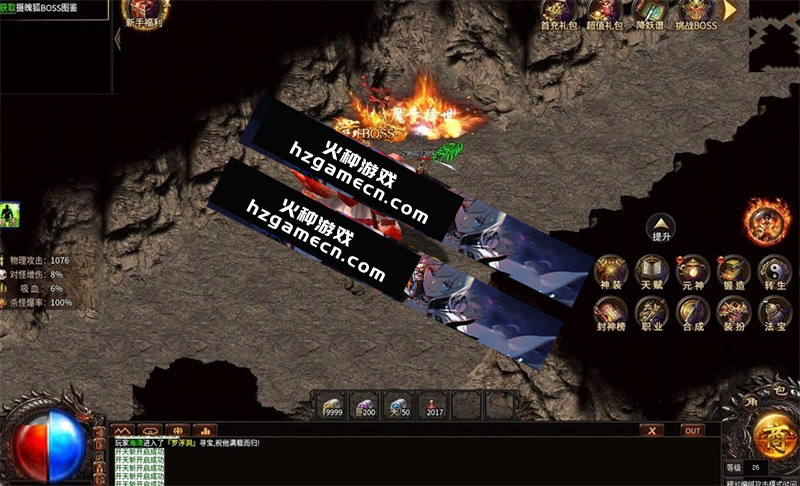Open the 神装 divine equipment menu
800x486 pixels.
pos(610,270)
